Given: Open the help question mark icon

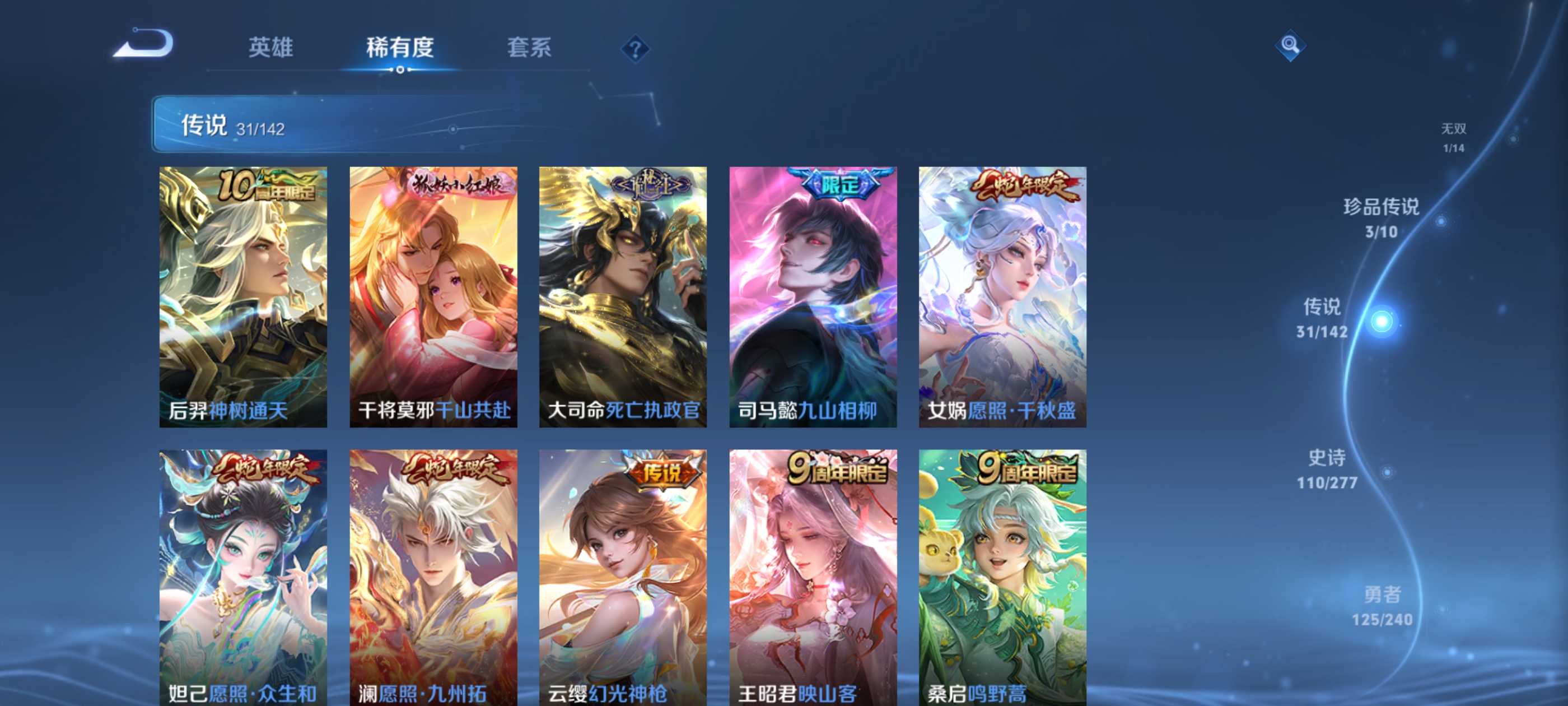Looking at the screenshot, I should (635, 50).
